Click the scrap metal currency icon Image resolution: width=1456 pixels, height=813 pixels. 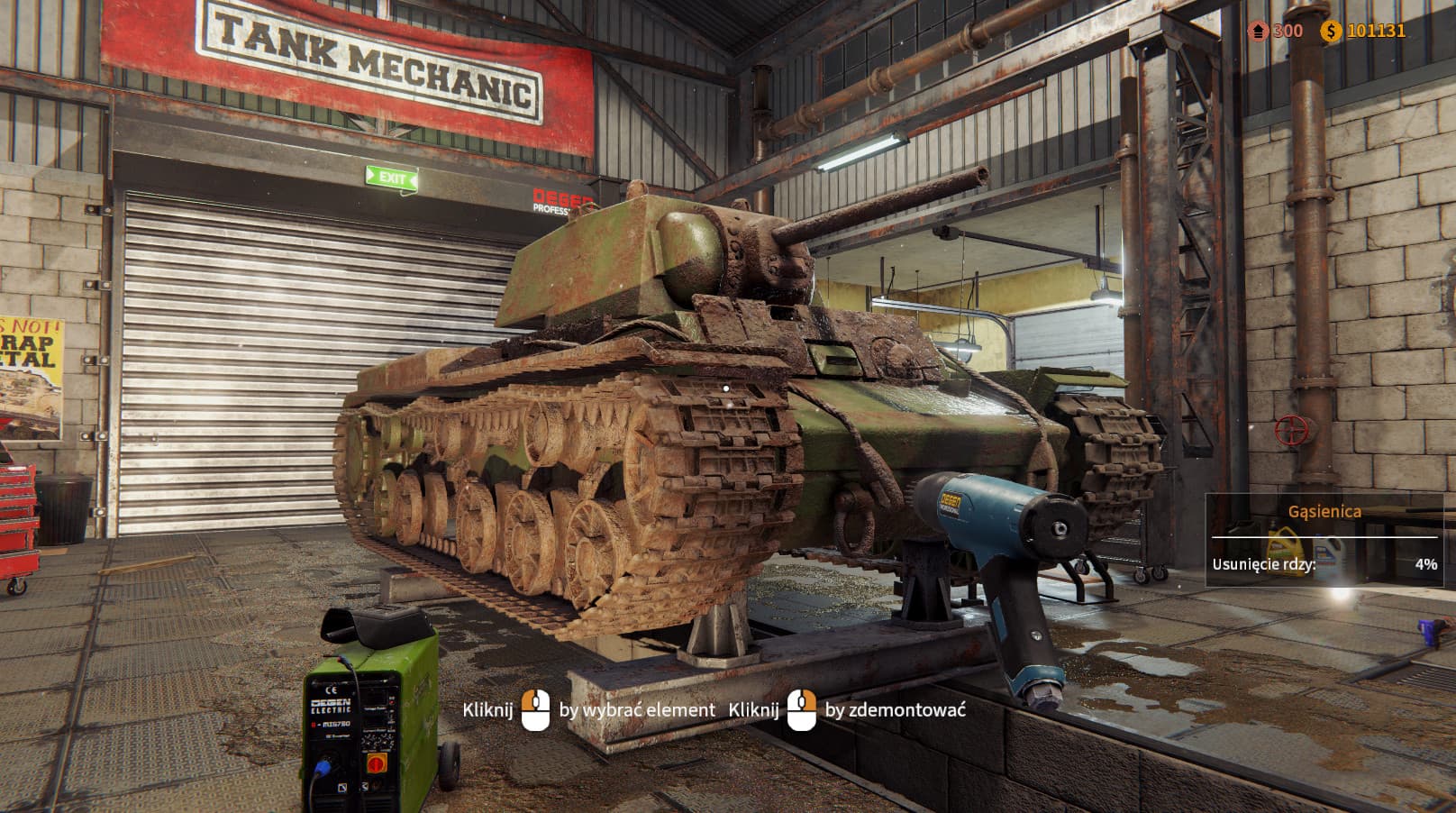1259,30
